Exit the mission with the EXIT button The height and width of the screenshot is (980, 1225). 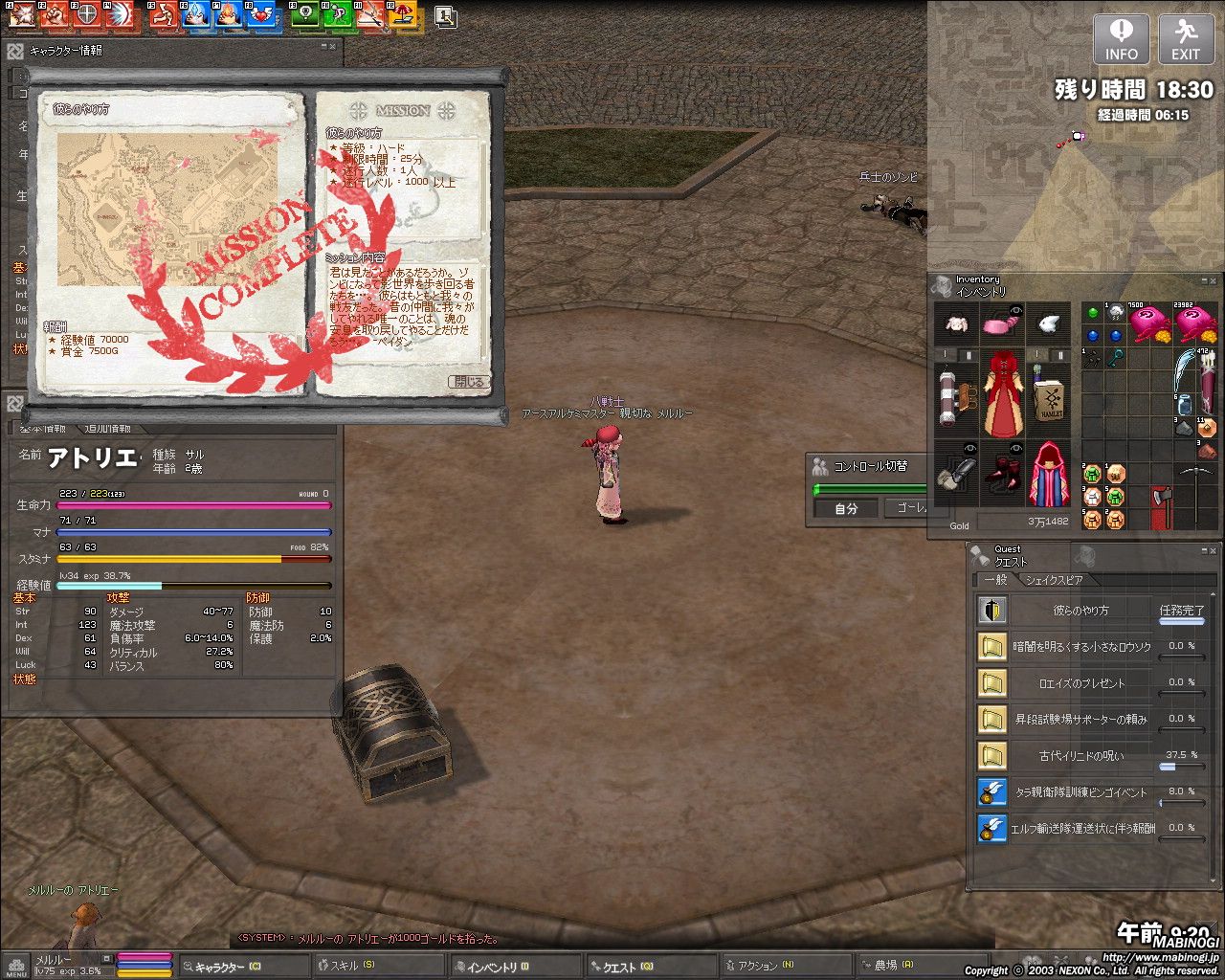[x=1186, y=39]
